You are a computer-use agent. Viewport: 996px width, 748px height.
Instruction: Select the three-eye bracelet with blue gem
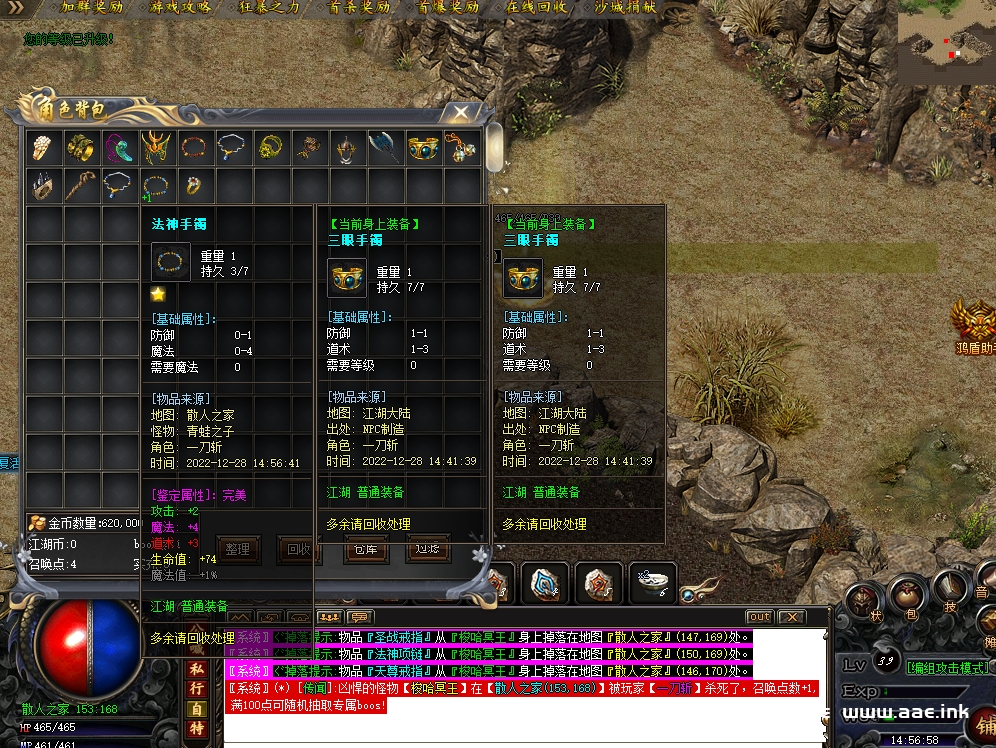423,148
